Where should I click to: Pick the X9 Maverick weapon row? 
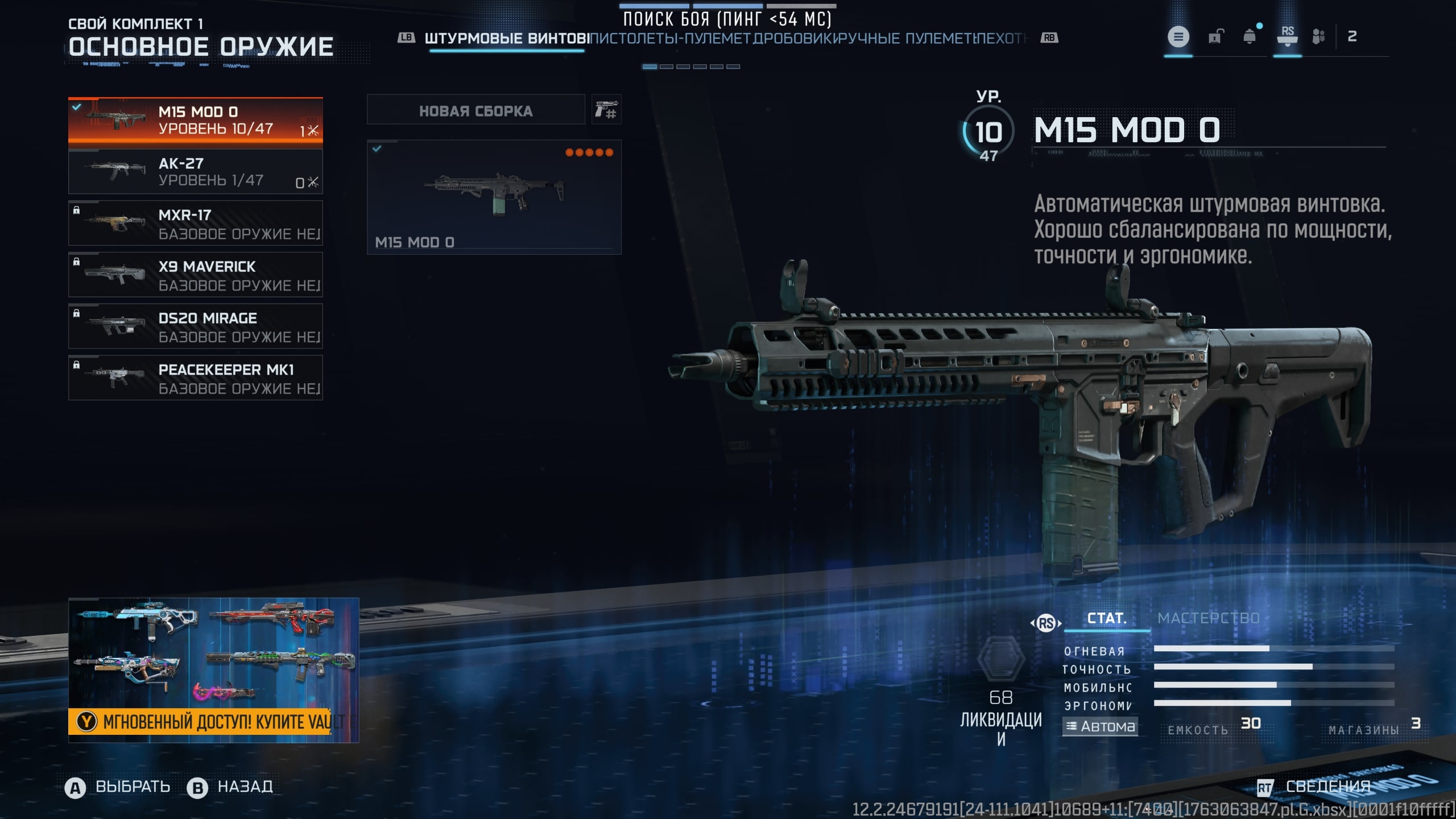(195, 275)
